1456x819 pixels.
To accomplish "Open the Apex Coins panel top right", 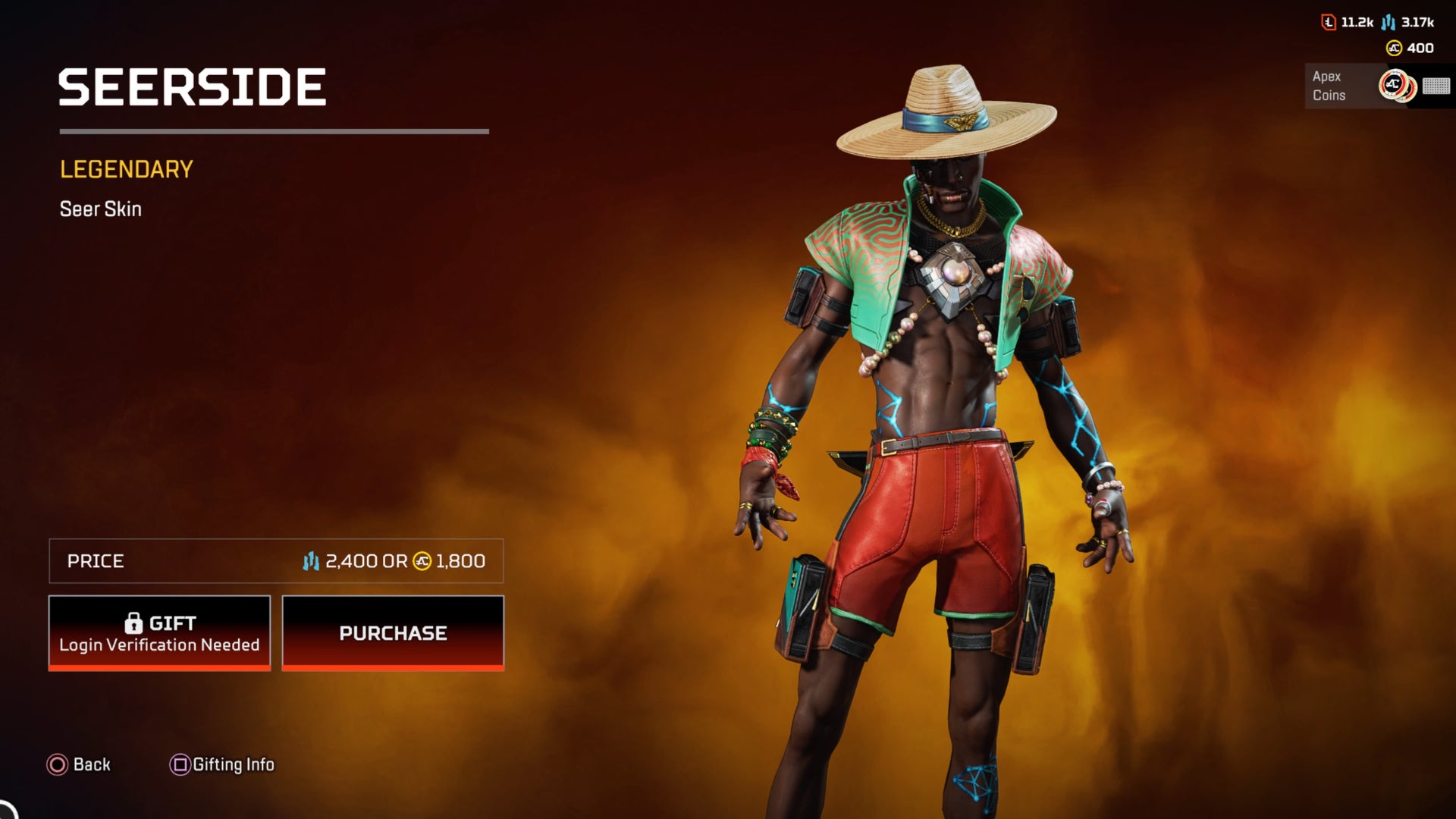I will [1357, 86].
